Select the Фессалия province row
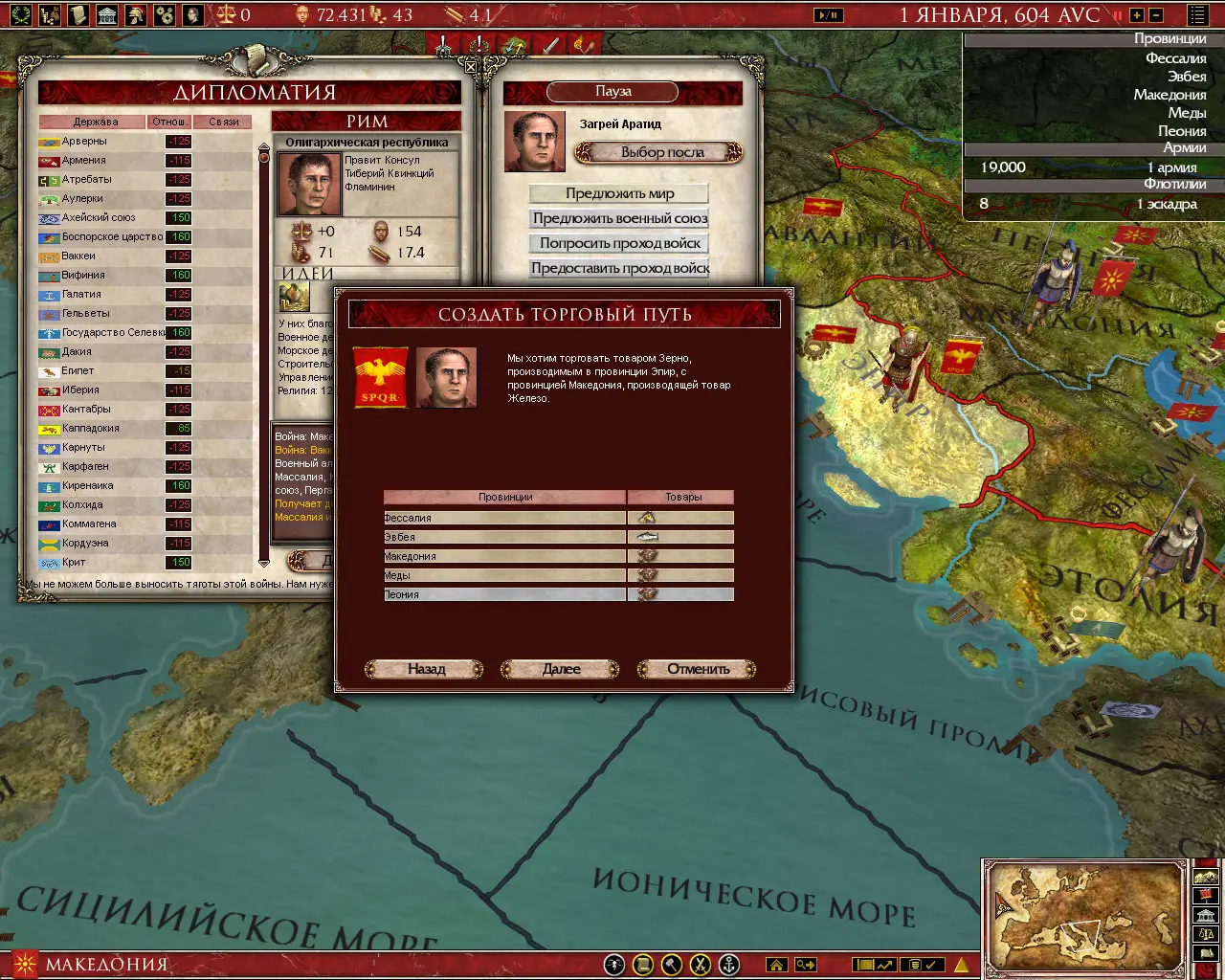The image size is (1225, 980). [504, 518]
